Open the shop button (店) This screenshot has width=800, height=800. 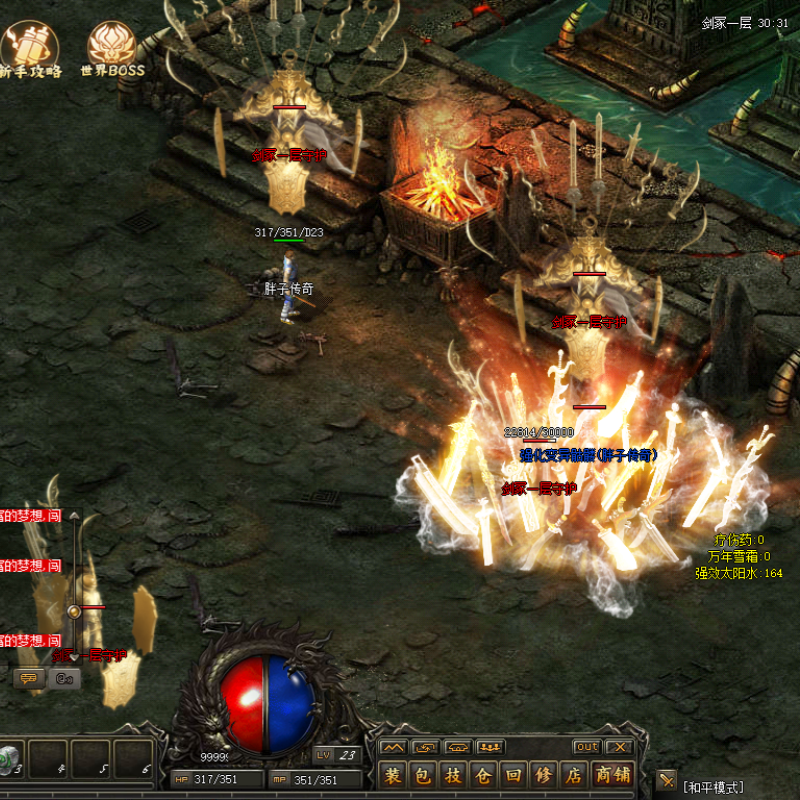click(x=574, y=775)
